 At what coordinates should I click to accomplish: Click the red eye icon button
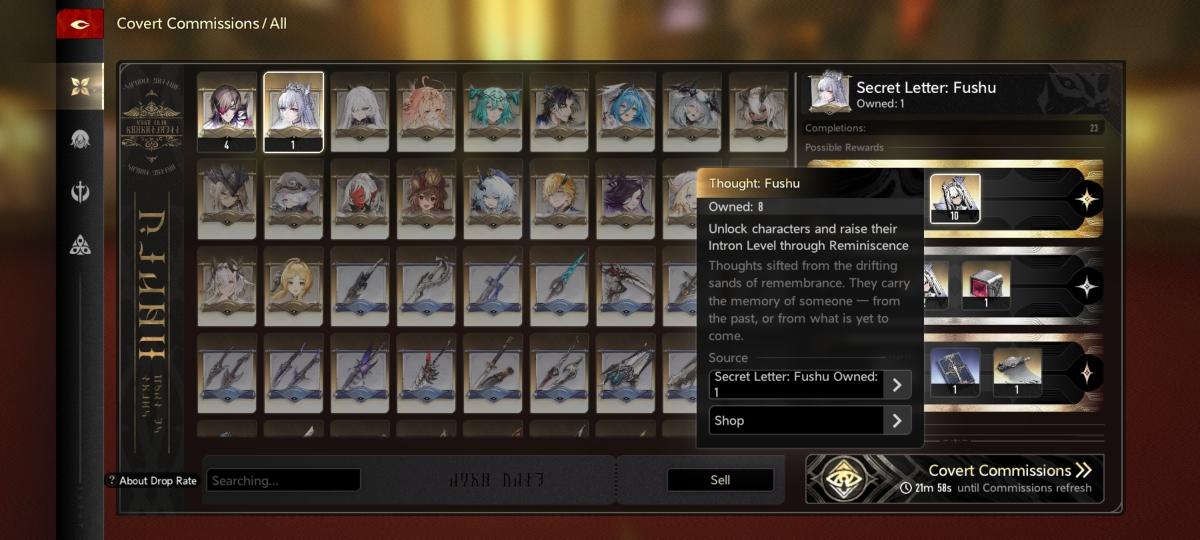coord(80,24)
